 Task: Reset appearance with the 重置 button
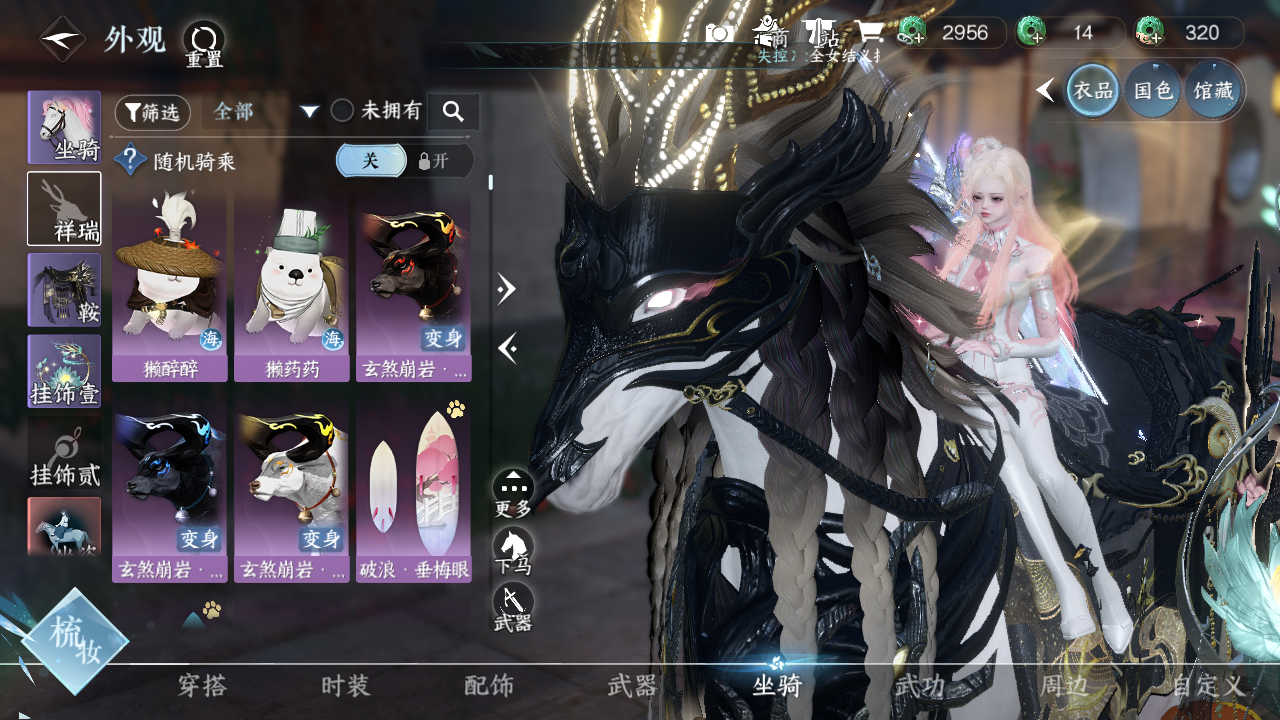point(204,42)
